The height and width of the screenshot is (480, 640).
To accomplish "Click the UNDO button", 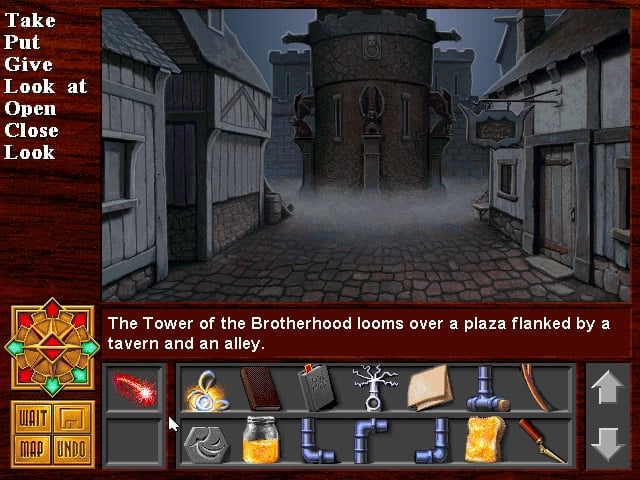I will 70,447.
